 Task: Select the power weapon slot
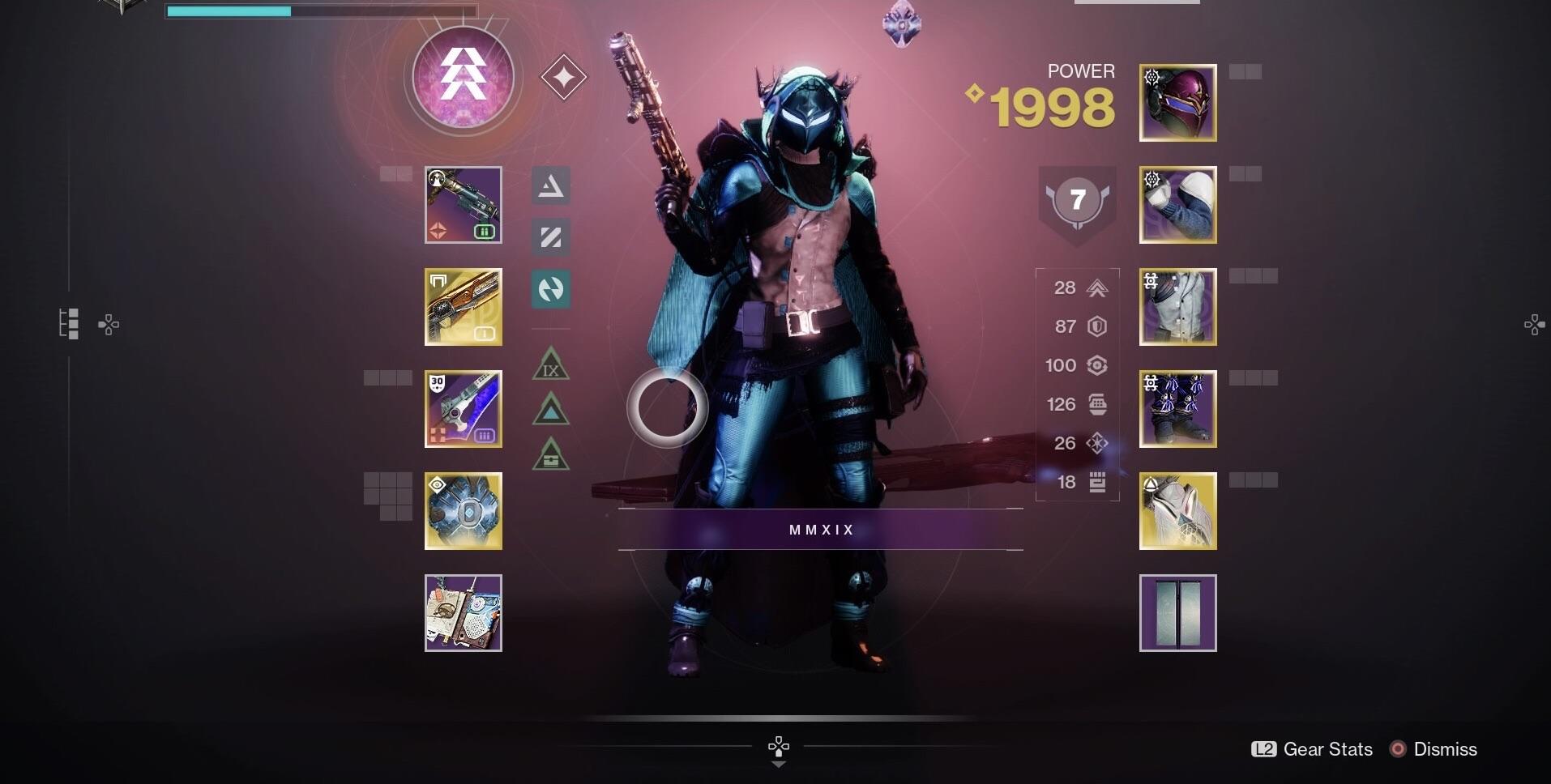pyautogui.click(x=463, y=409)
